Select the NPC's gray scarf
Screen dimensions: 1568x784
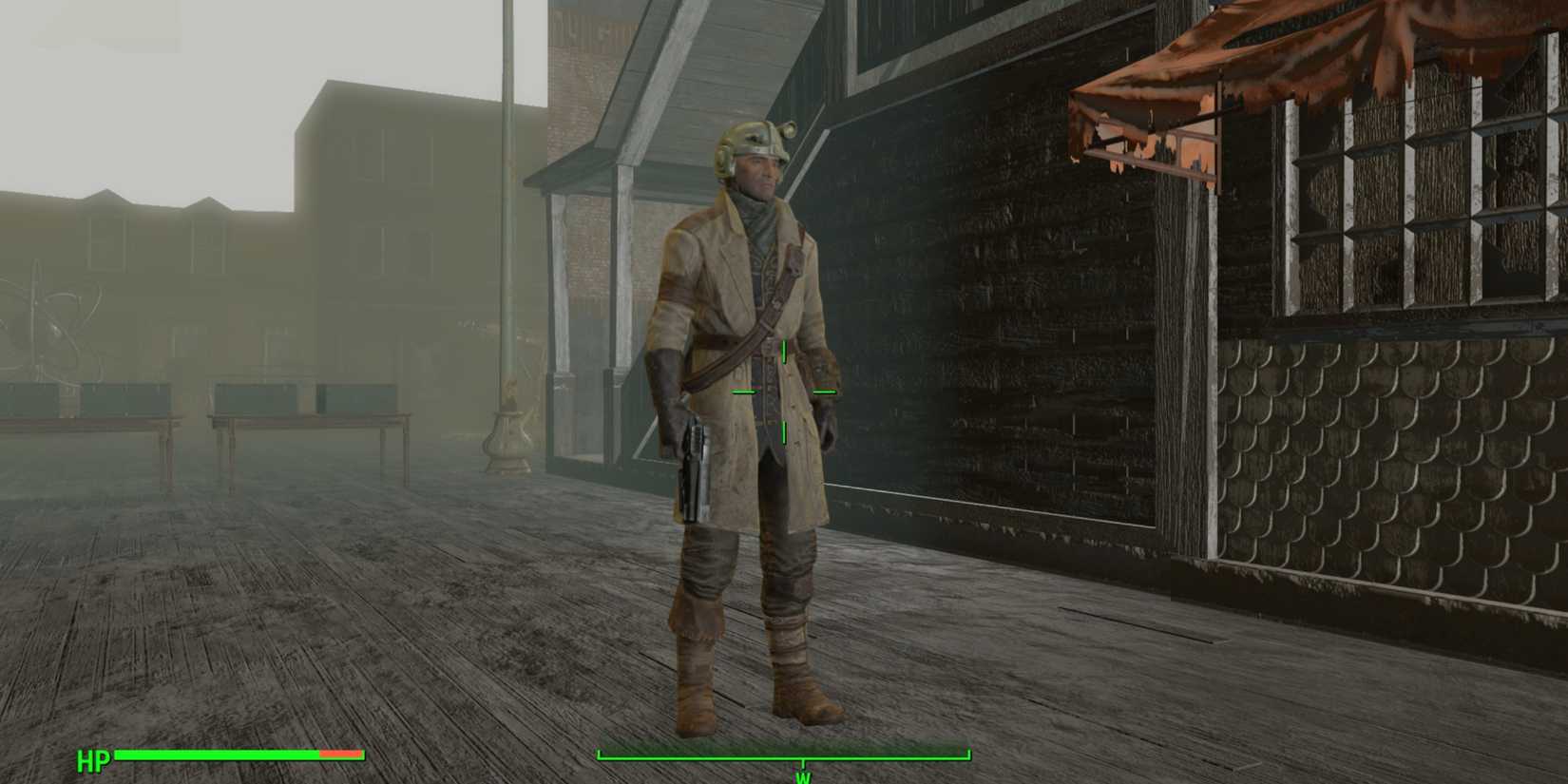755,217
